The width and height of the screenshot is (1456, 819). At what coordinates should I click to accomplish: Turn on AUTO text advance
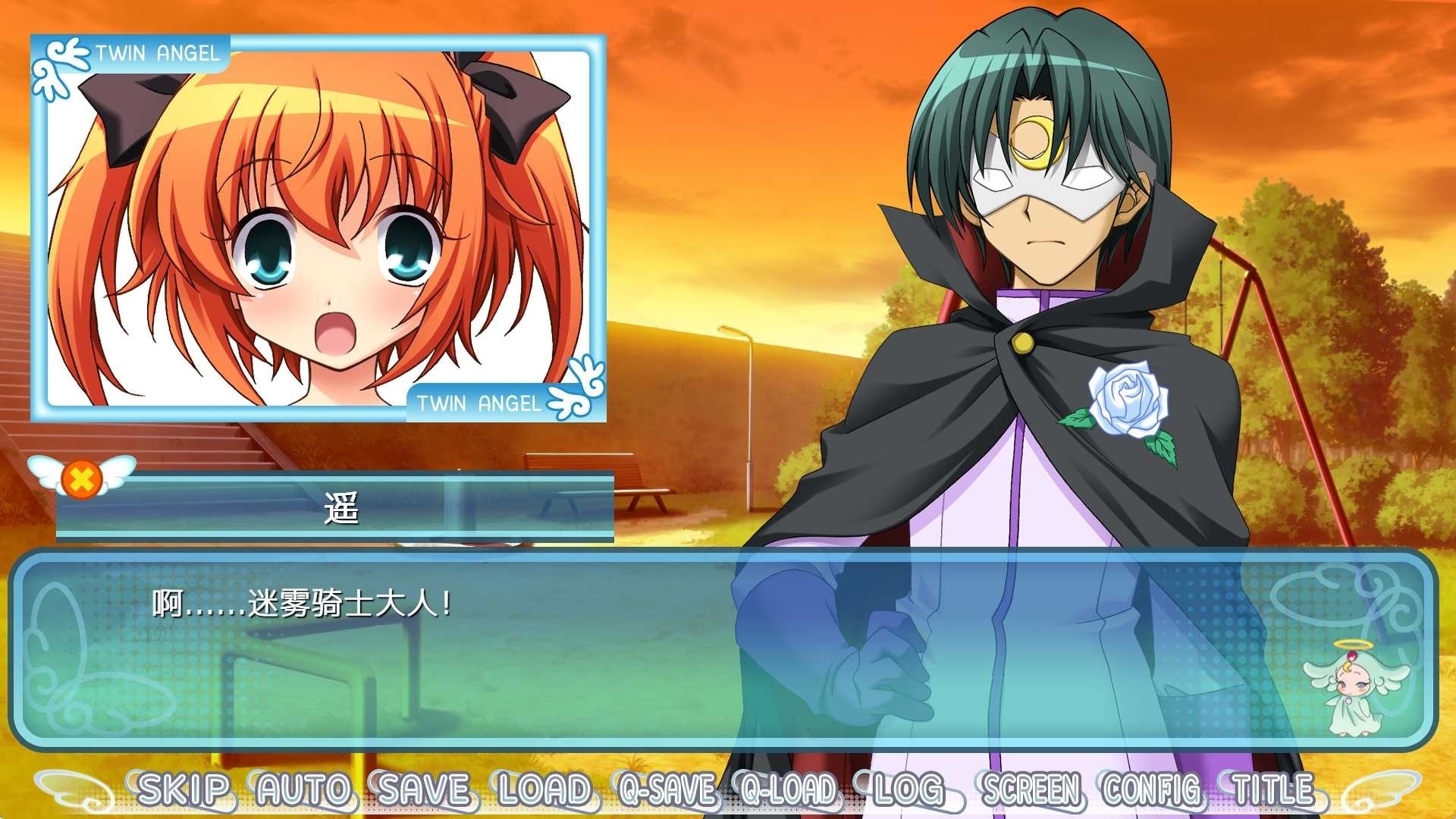click(x=304, y=790)
